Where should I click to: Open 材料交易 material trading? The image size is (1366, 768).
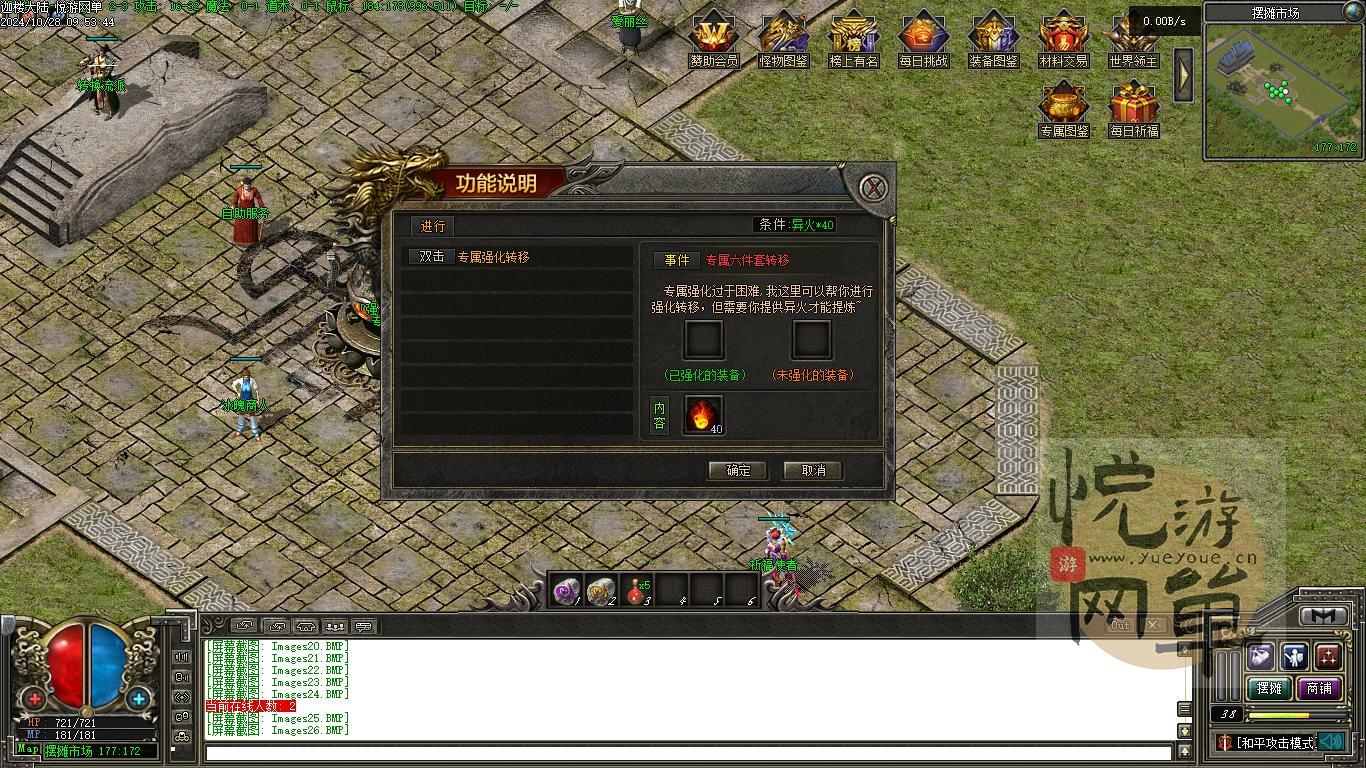click(x=1063, y=36)
